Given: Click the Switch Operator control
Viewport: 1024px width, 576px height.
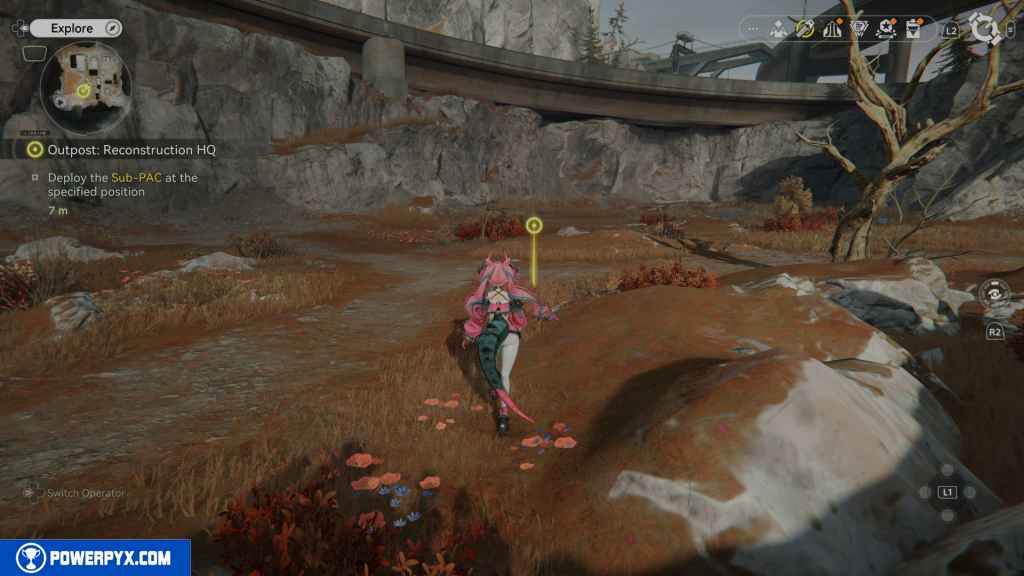Looking at the screenshot, I should tap(73, 493).
